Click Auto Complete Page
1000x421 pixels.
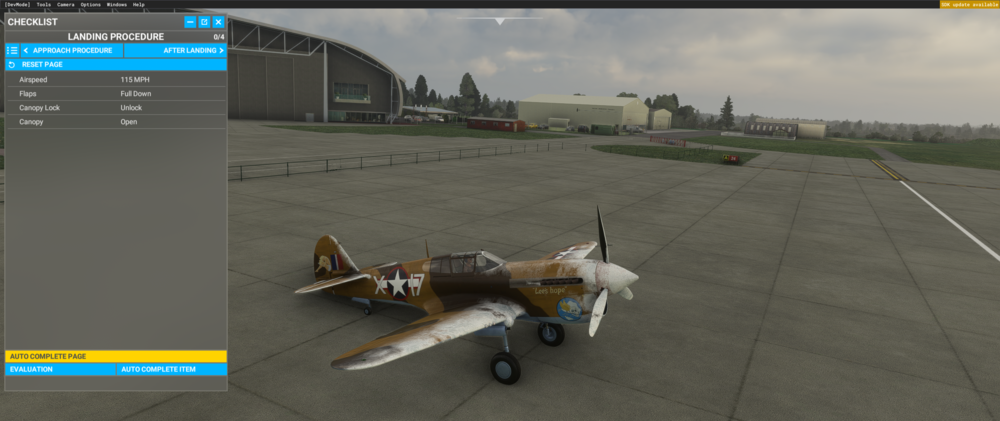point(115,356)
